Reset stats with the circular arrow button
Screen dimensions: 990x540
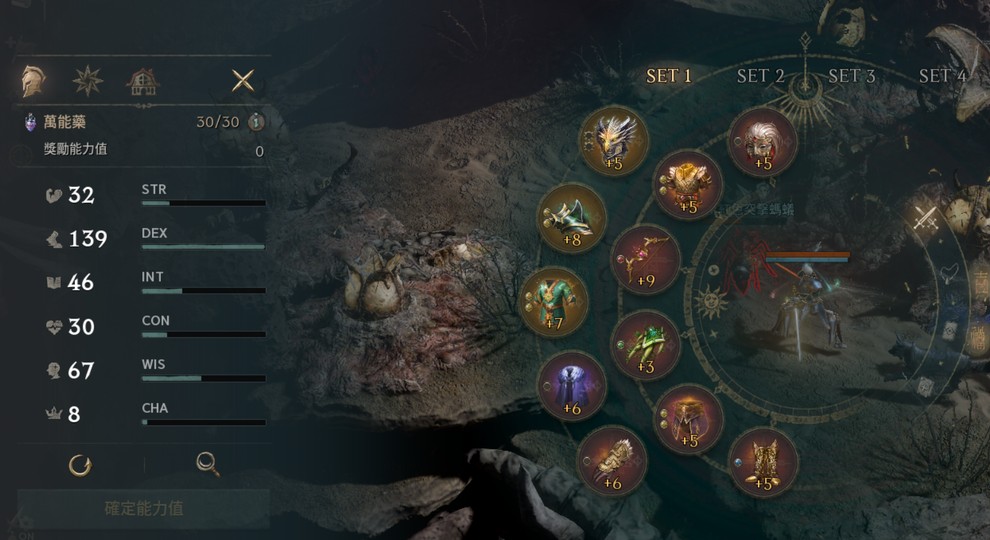click(x=80, y=464)
